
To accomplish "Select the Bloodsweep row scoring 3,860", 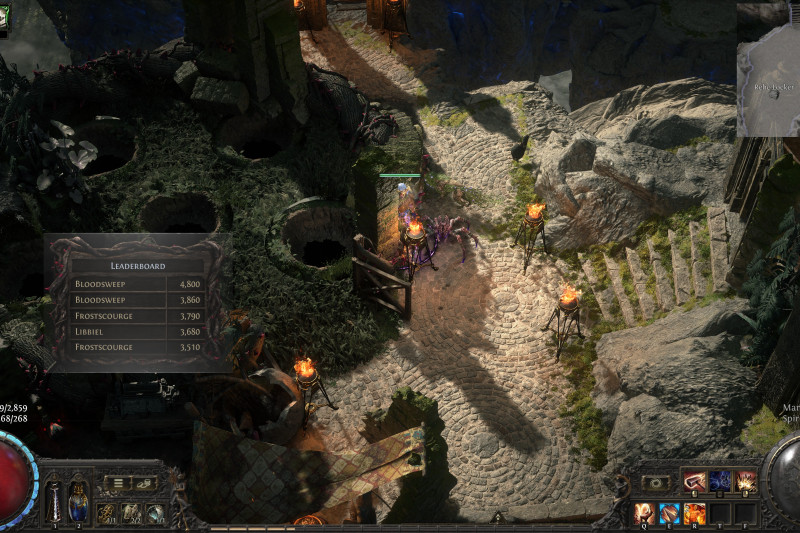I will click(138, 299).
